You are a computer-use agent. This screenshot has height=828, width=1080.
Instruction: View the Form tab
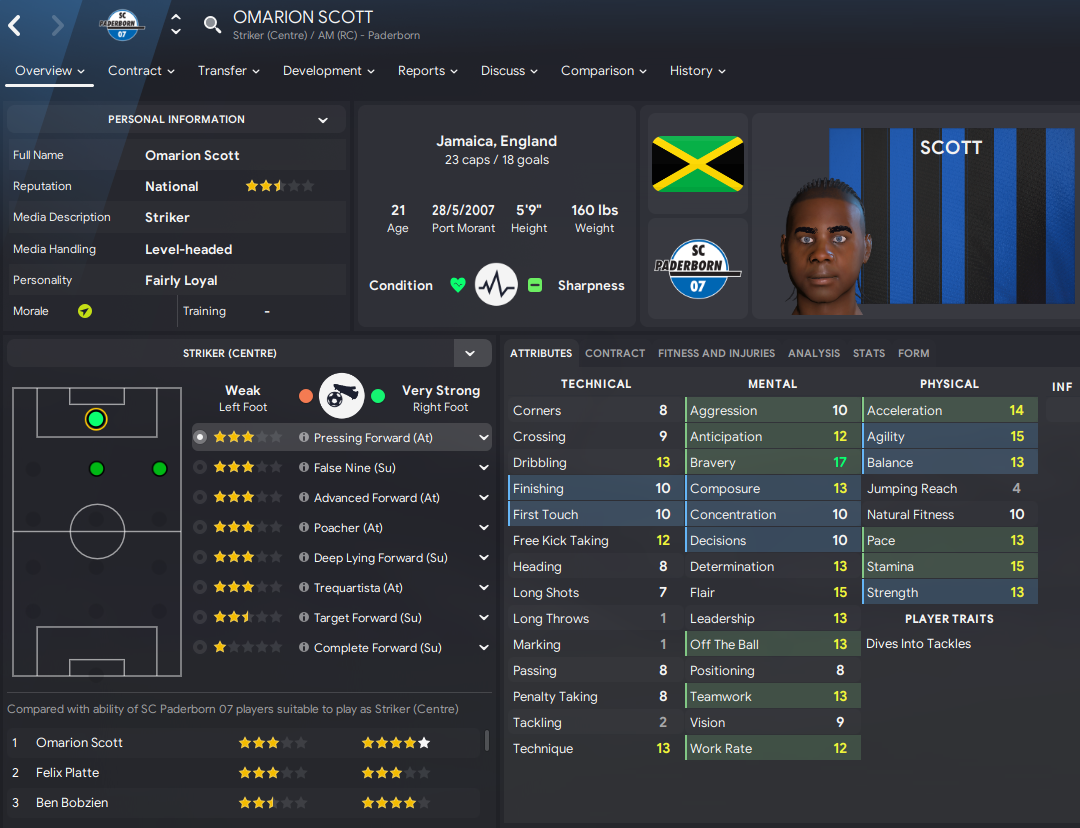(x=914, y=353)
